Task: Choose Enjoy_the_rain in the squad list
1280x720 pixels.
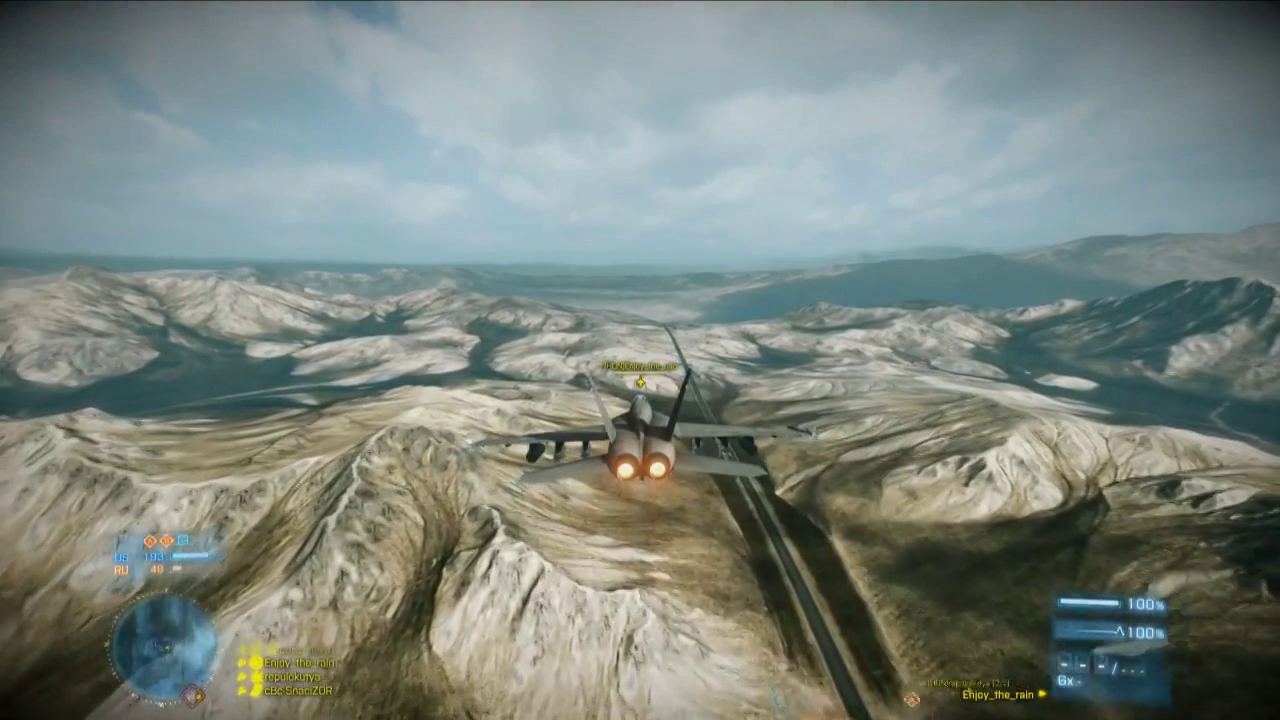Action: (299, 663)
